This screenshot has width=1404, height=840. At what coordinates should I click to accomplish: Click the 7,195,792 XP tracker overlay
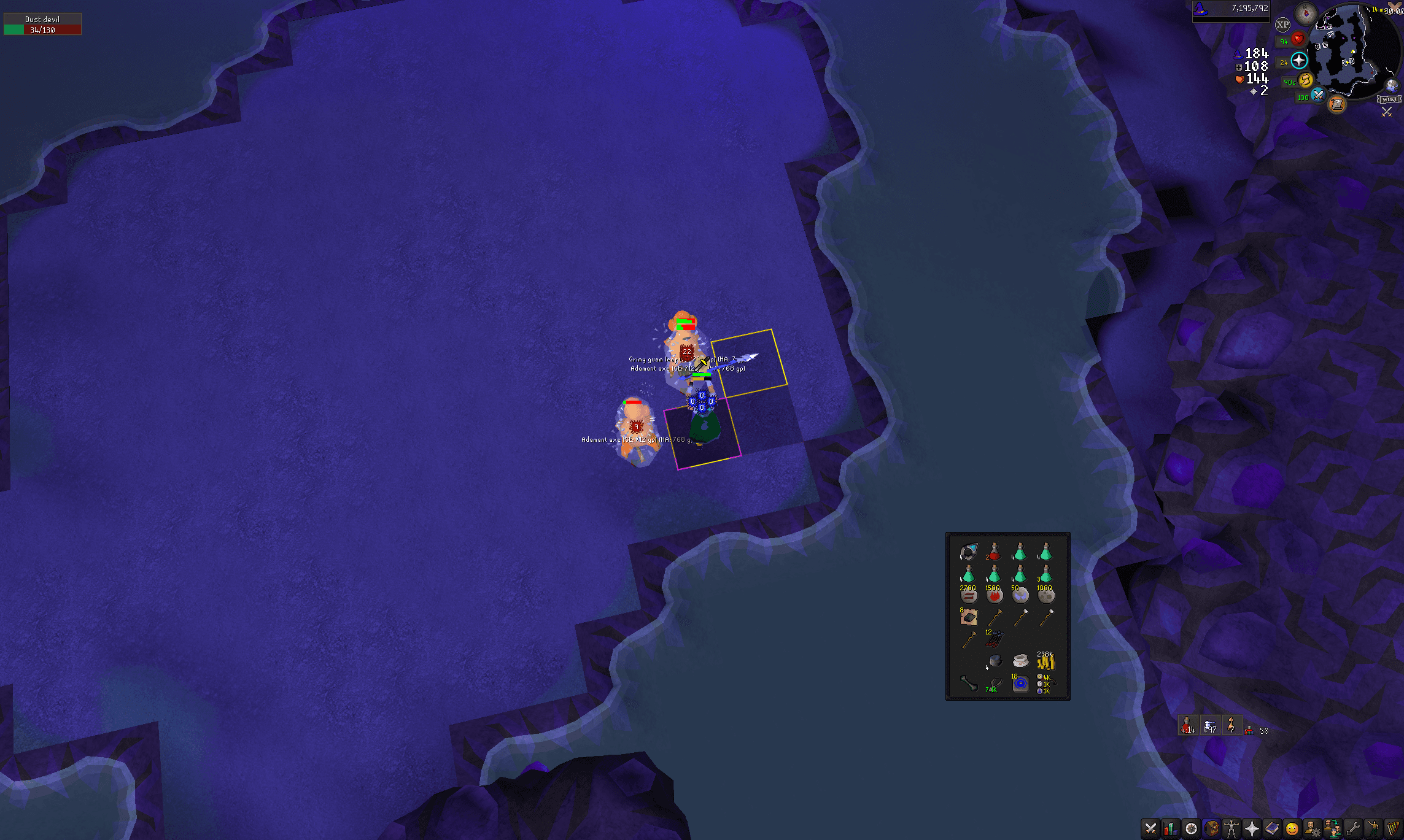pos(1231,10)
